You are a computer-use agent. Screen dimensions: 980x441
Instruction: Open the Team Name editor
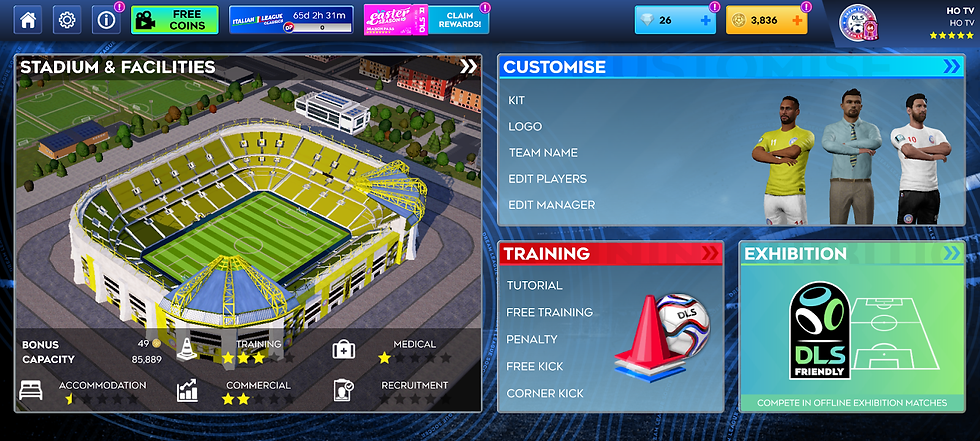pyautogui.click(x=543, y=153)
